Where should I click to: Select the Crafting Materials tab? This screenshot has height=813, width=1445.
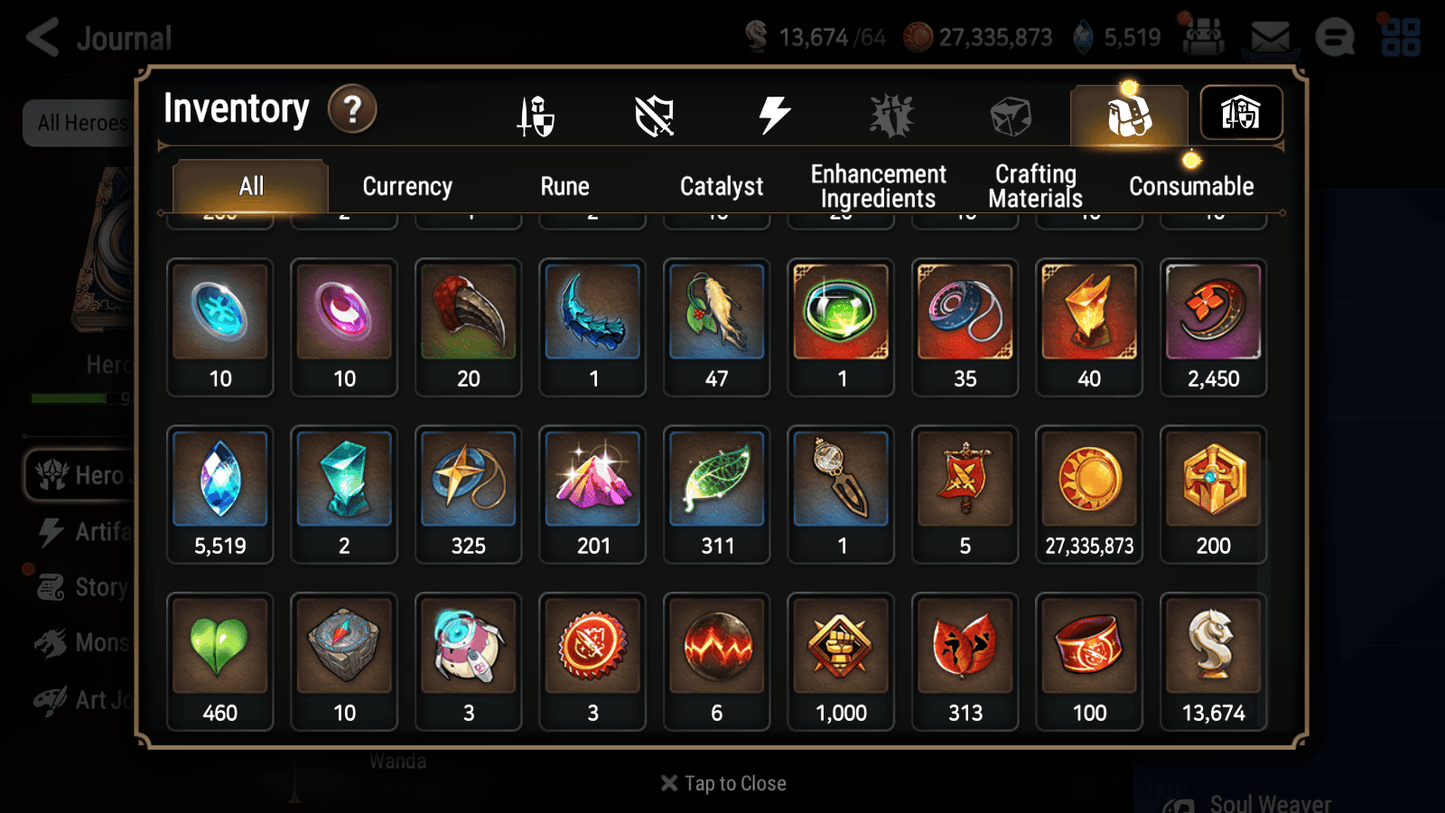click(x=1035, y=186)
